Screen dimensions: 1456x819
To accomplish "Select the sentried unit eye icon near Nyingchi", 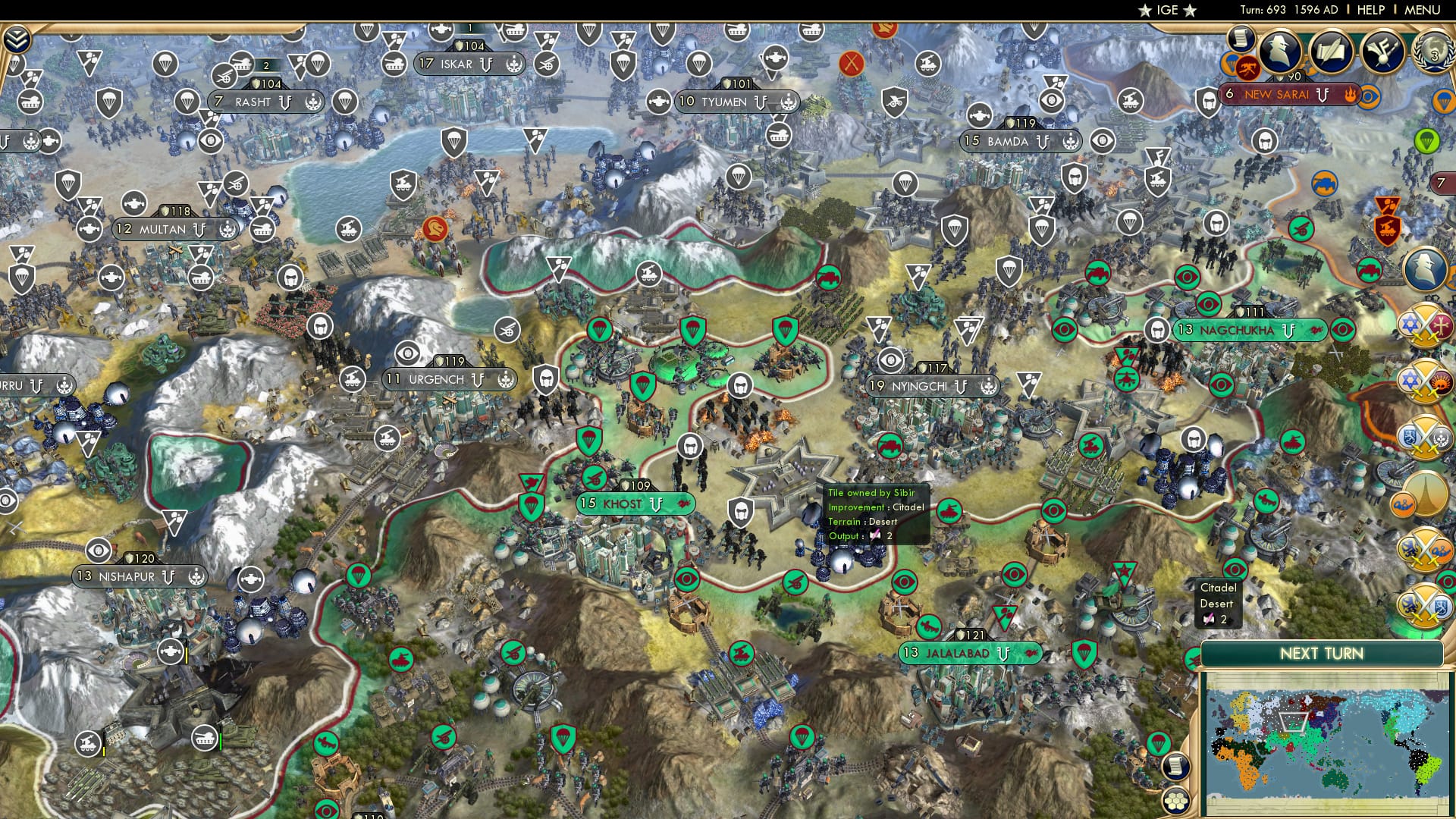I will point(890,359).
